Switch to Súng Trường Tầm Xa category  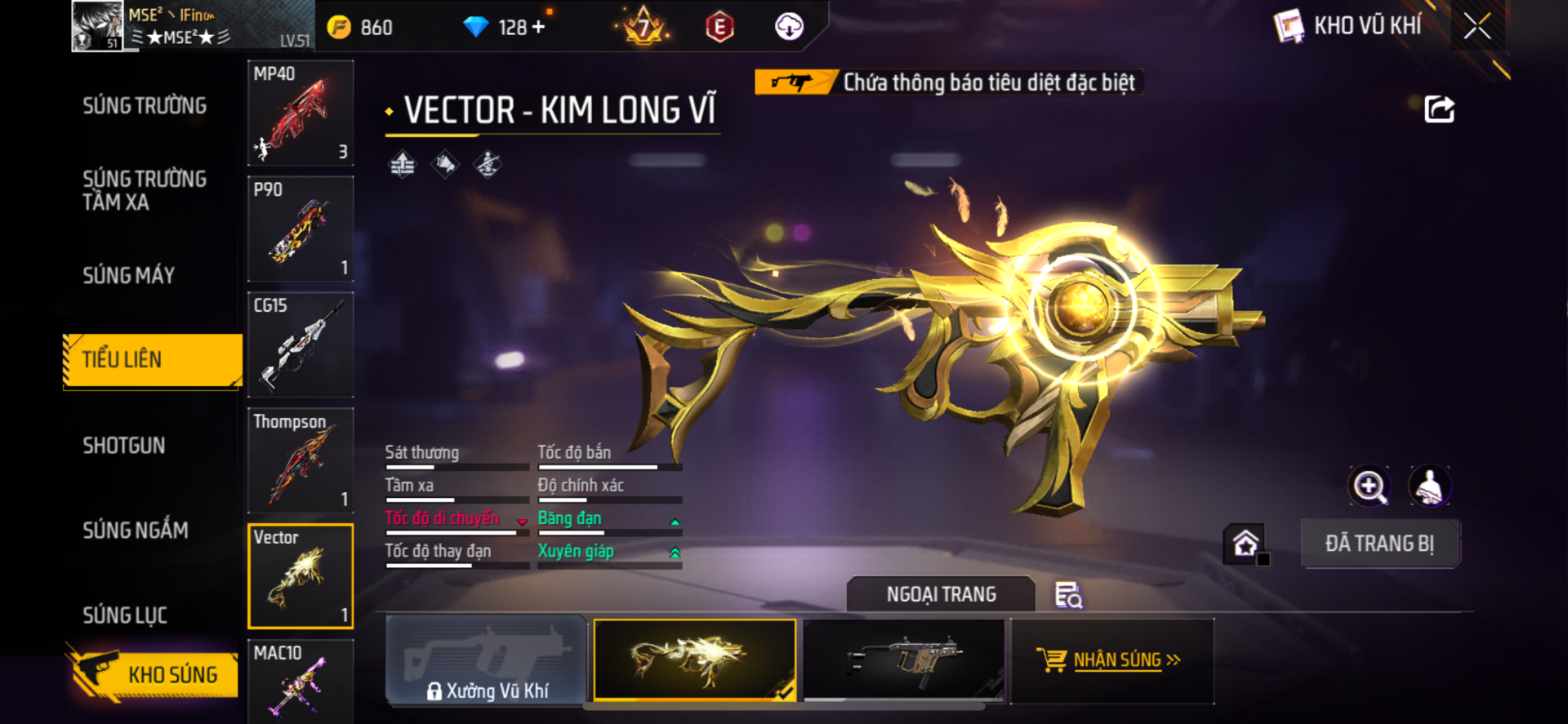(145, 190)
